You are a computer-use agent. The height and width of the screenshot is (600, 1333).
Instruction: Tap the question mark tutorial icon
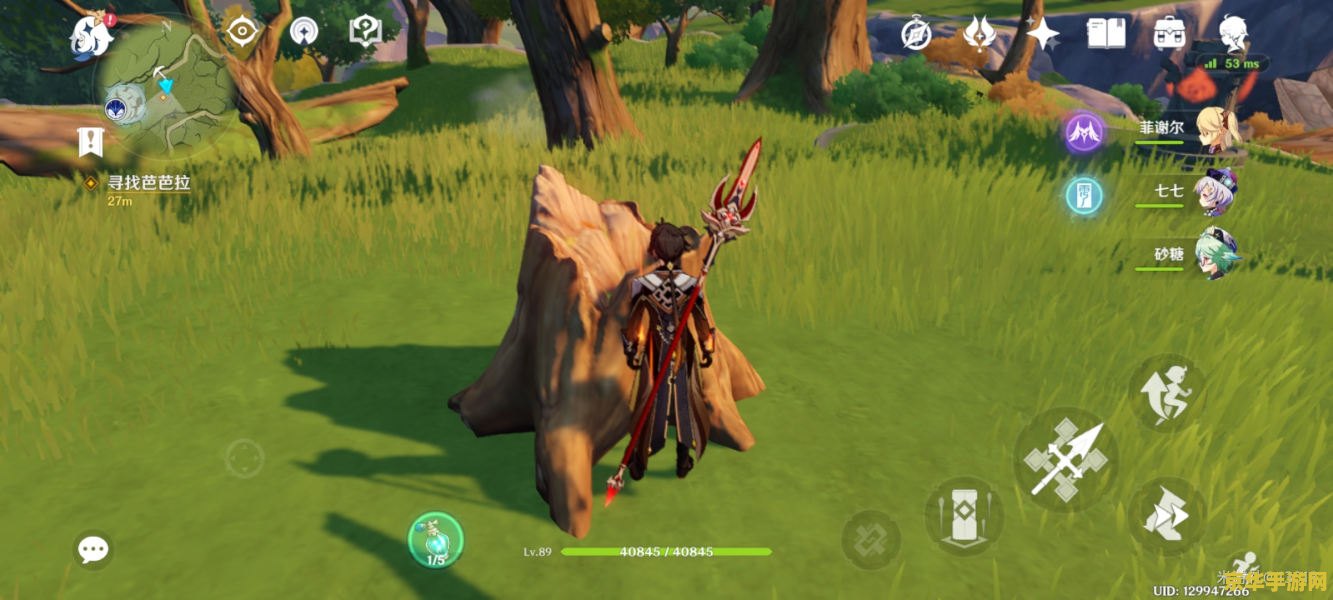pyautogui.click(x=365, y=32)
